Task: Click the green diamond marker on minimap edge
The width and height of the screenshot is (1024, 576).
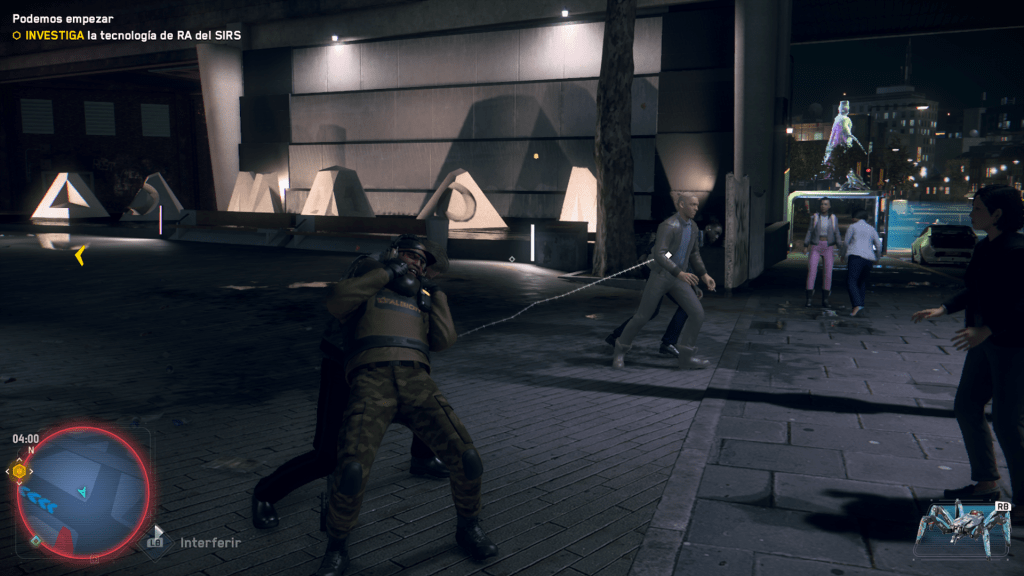Action: 36,540
